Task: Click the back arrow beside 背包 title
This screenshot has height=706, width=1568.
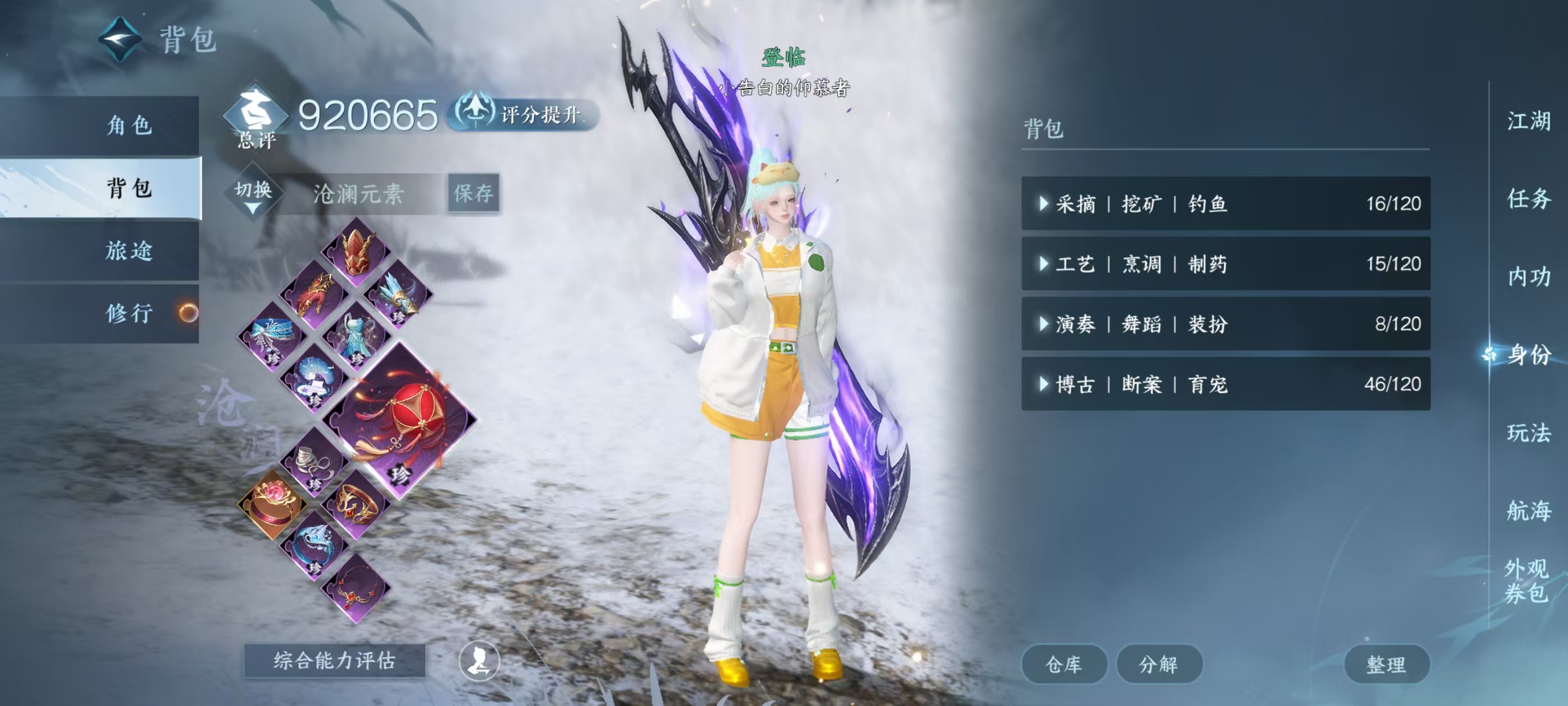Action: (120, 40)
